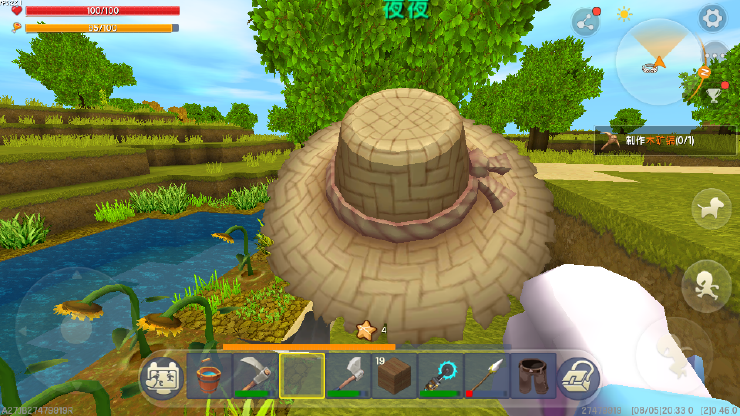Select the spear hotbar slot
Image resolution: width=740 pixels, height=416 pixels.
(485, 377)
